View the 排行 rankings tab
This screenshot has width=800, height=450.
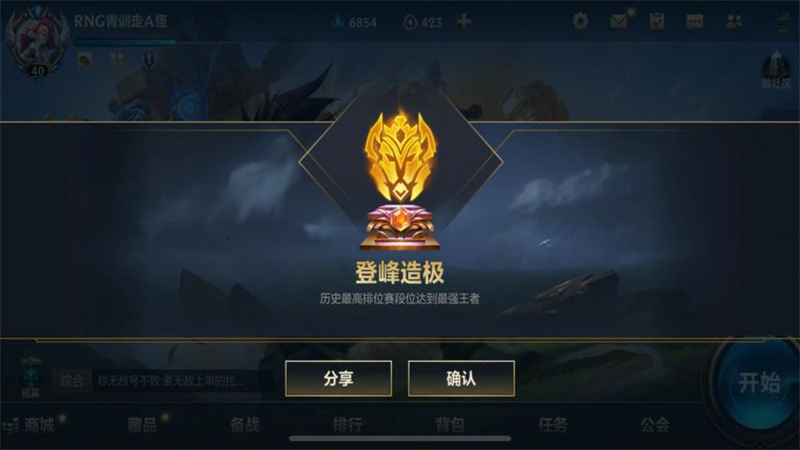click(x=347, y=425)
